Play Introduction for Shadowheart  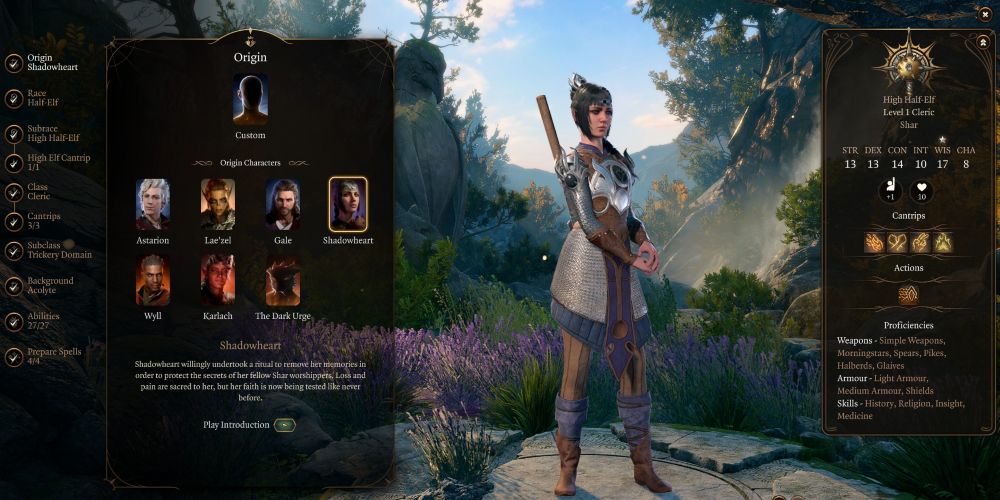click(x=285, y=425)
